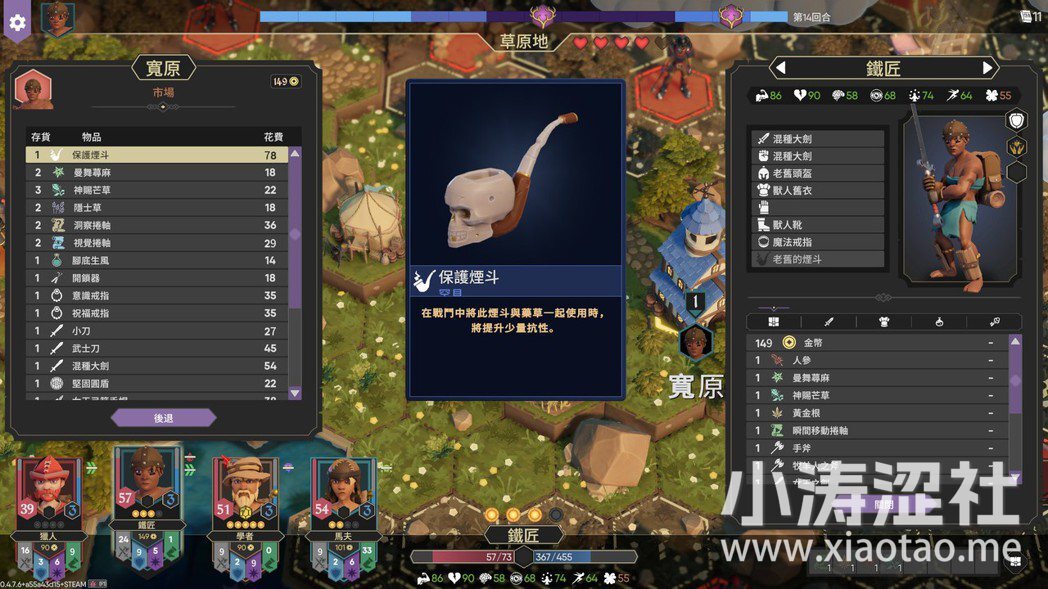The width and height of the screenshot is (1048, 589).
Task: Switch to the weapons inventory filter tab
Action: [x=828, y=322]
